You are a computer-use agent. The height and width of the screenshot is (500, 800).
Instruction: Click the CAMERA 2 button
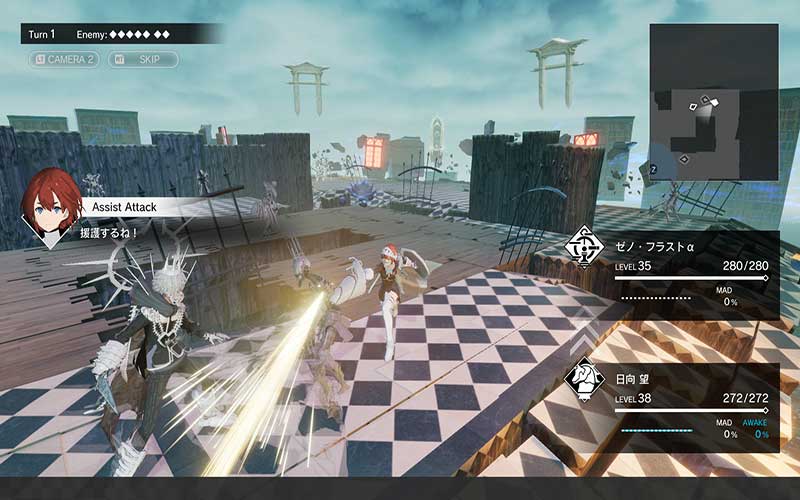(x=65, y=60)
